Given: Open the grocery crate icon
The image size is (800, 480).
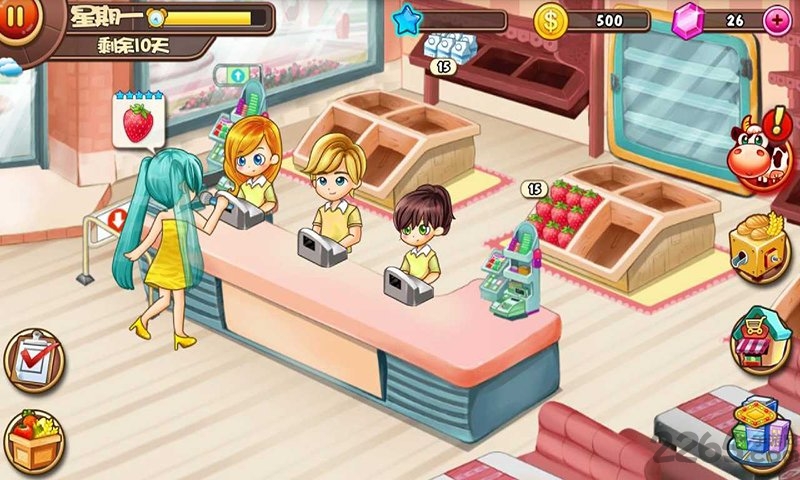Looking at the screenshot, I should [33, 440].
